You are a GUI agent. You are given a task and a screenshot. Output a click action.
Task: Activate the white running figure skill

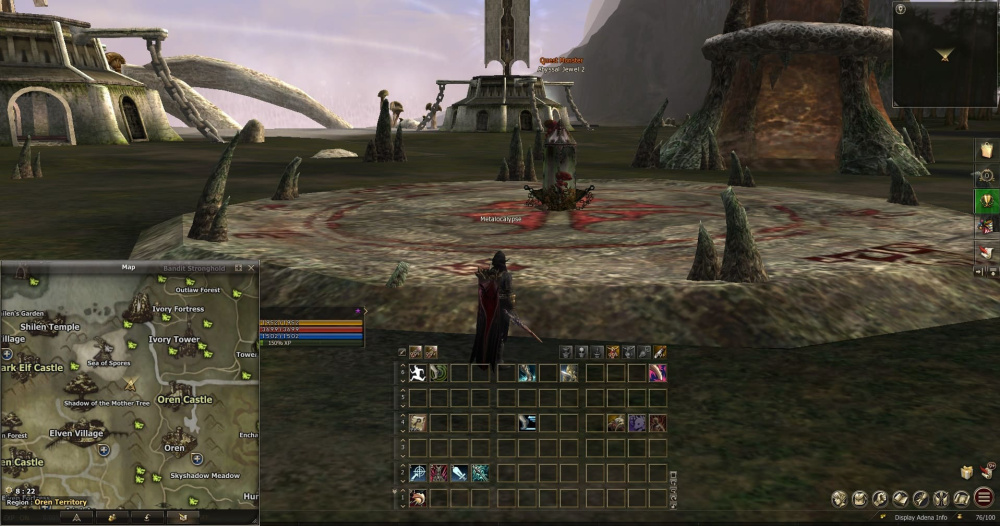click(x=417, y=373)
